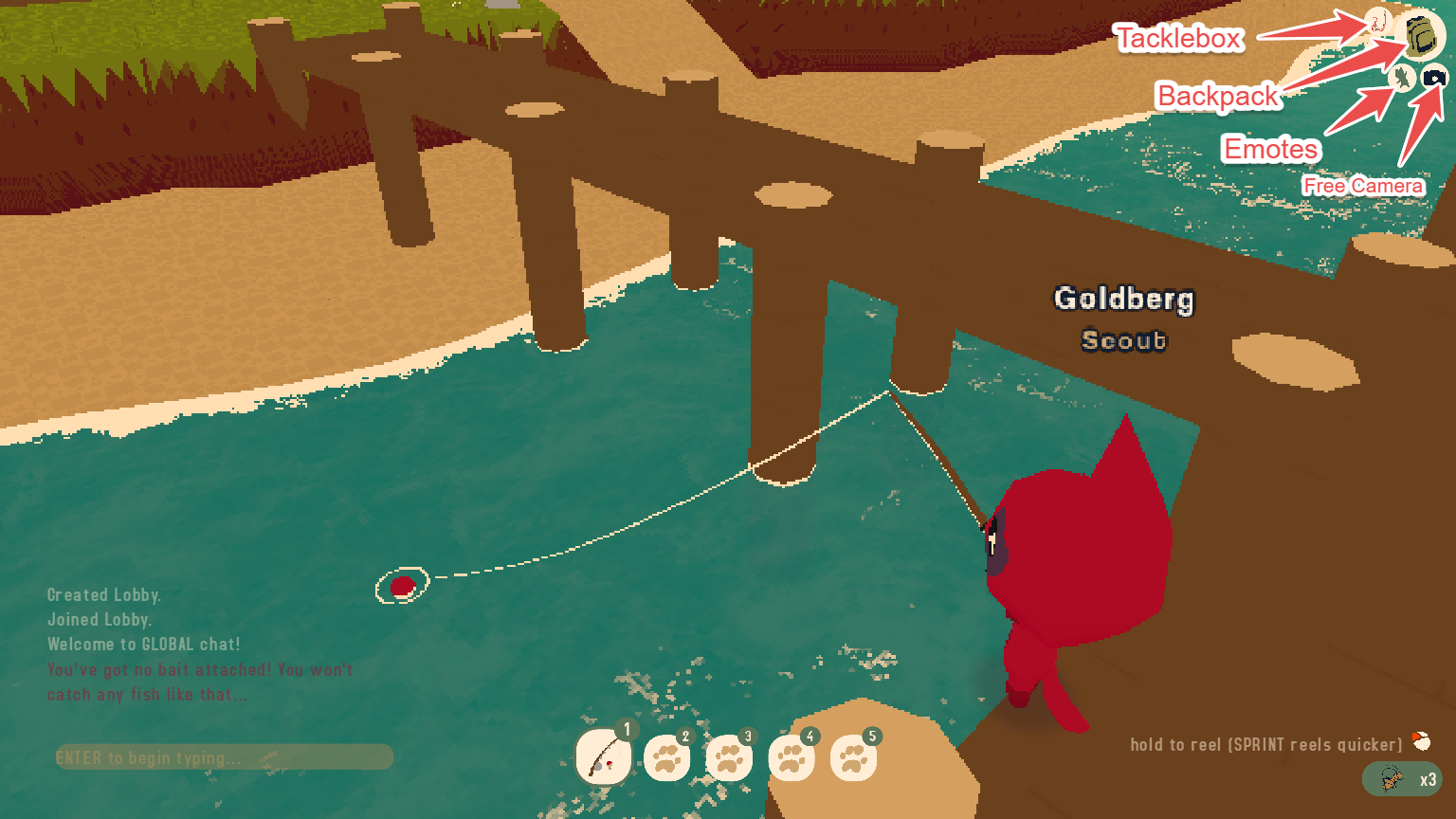Click the 'ENTER to begin typing' chat field
1456x819 pixels.
pos(223,756)
